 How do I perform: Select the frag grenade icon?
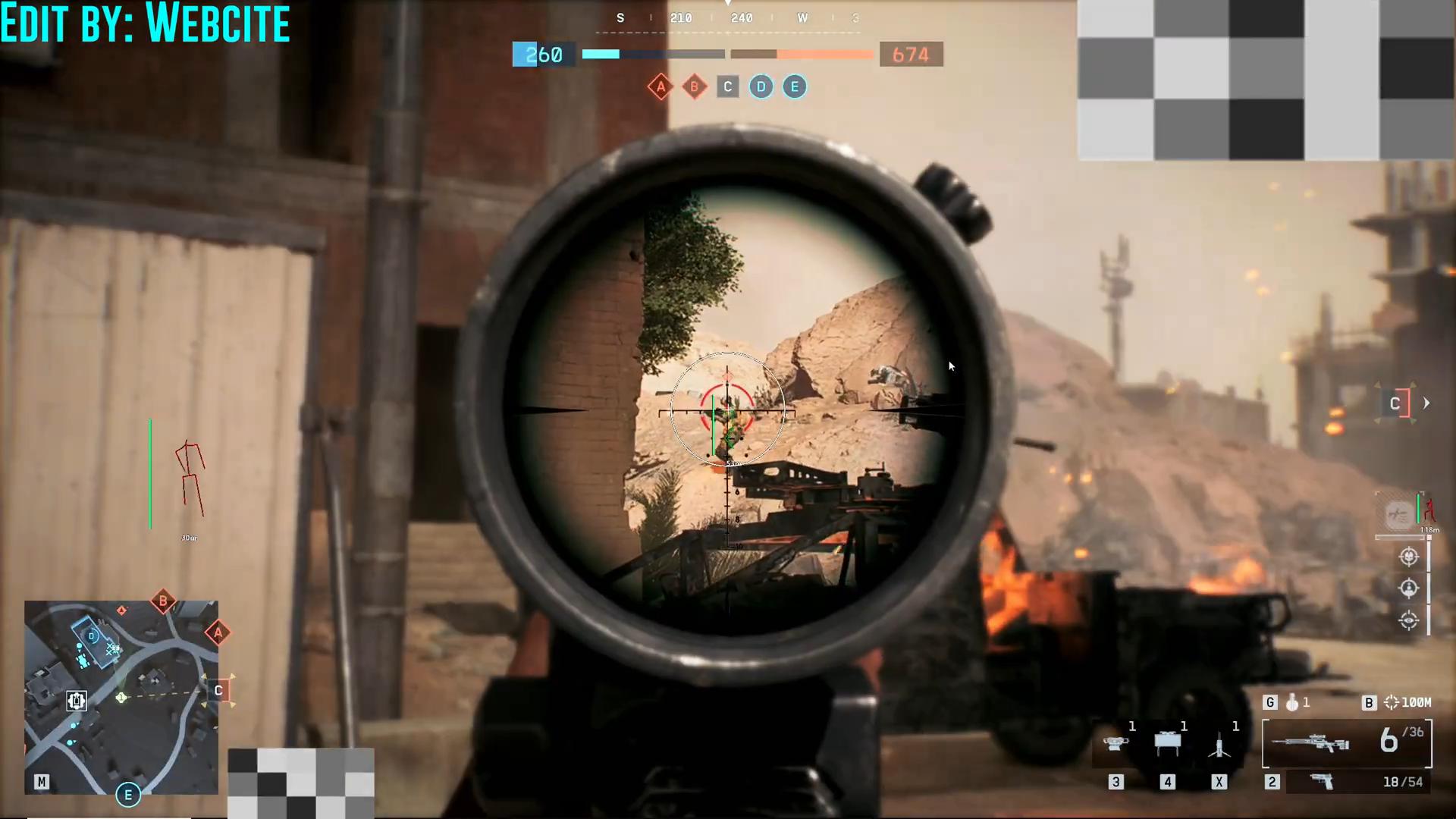[x=1292, y=703]
